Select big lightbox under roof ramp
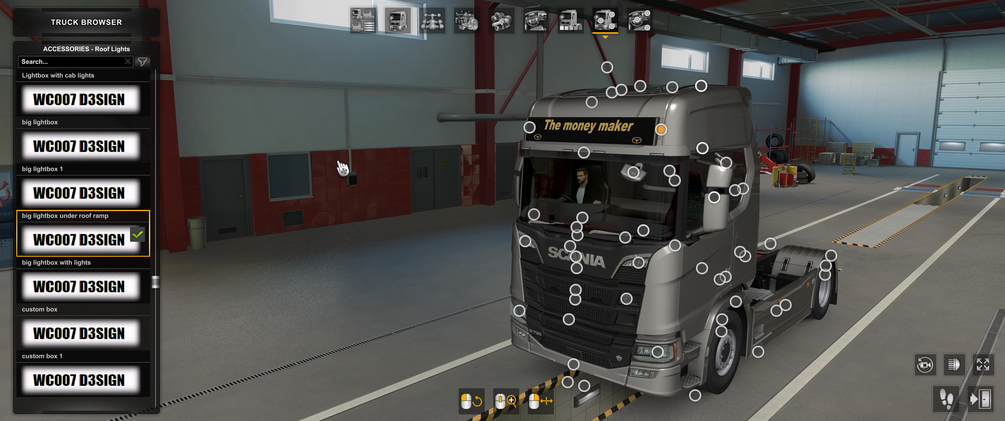The image size is (1005, 421). coord(79,239)
